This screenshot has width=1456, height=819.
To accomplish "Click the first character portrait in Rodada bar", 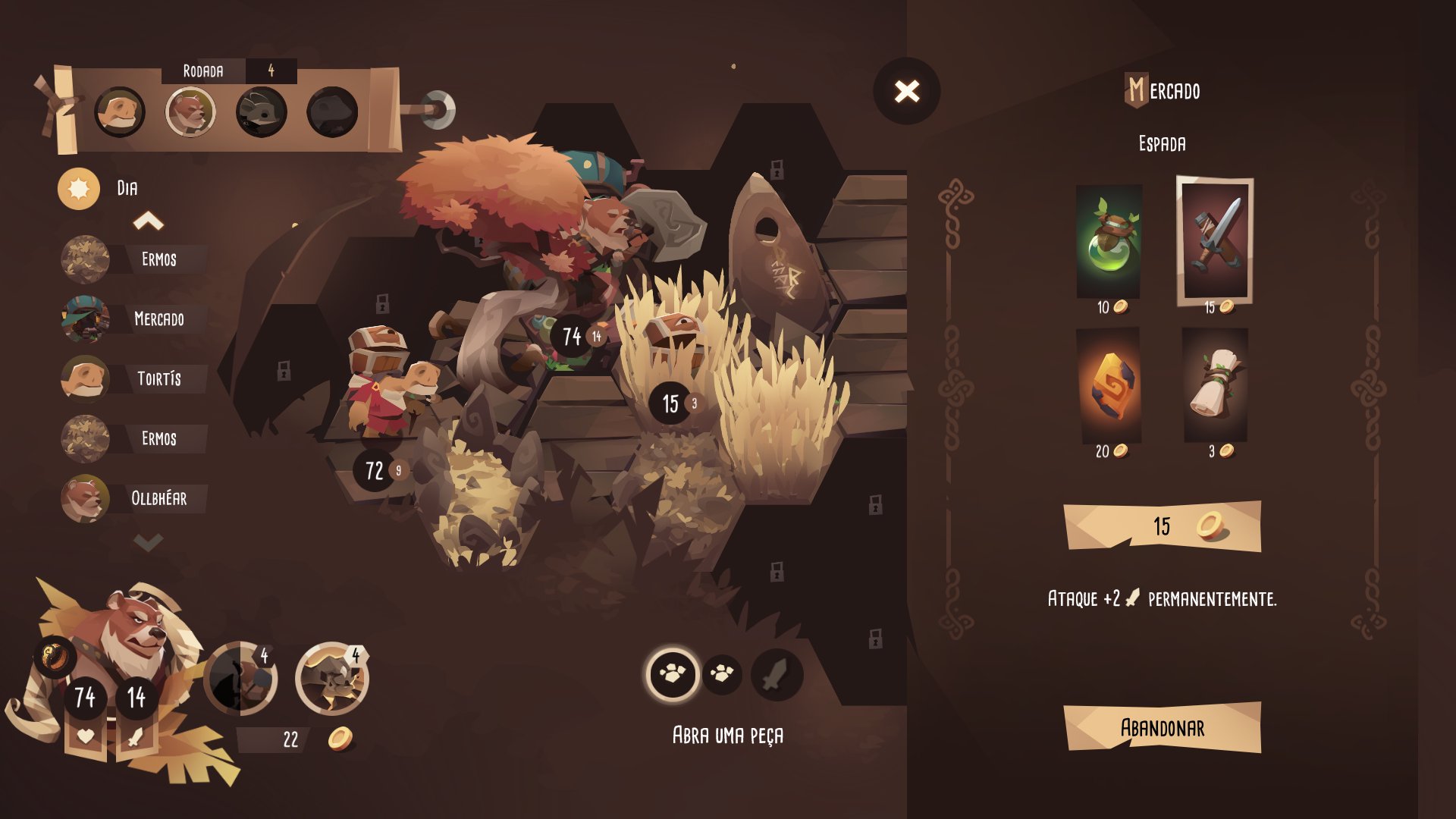I will [120, 112].
